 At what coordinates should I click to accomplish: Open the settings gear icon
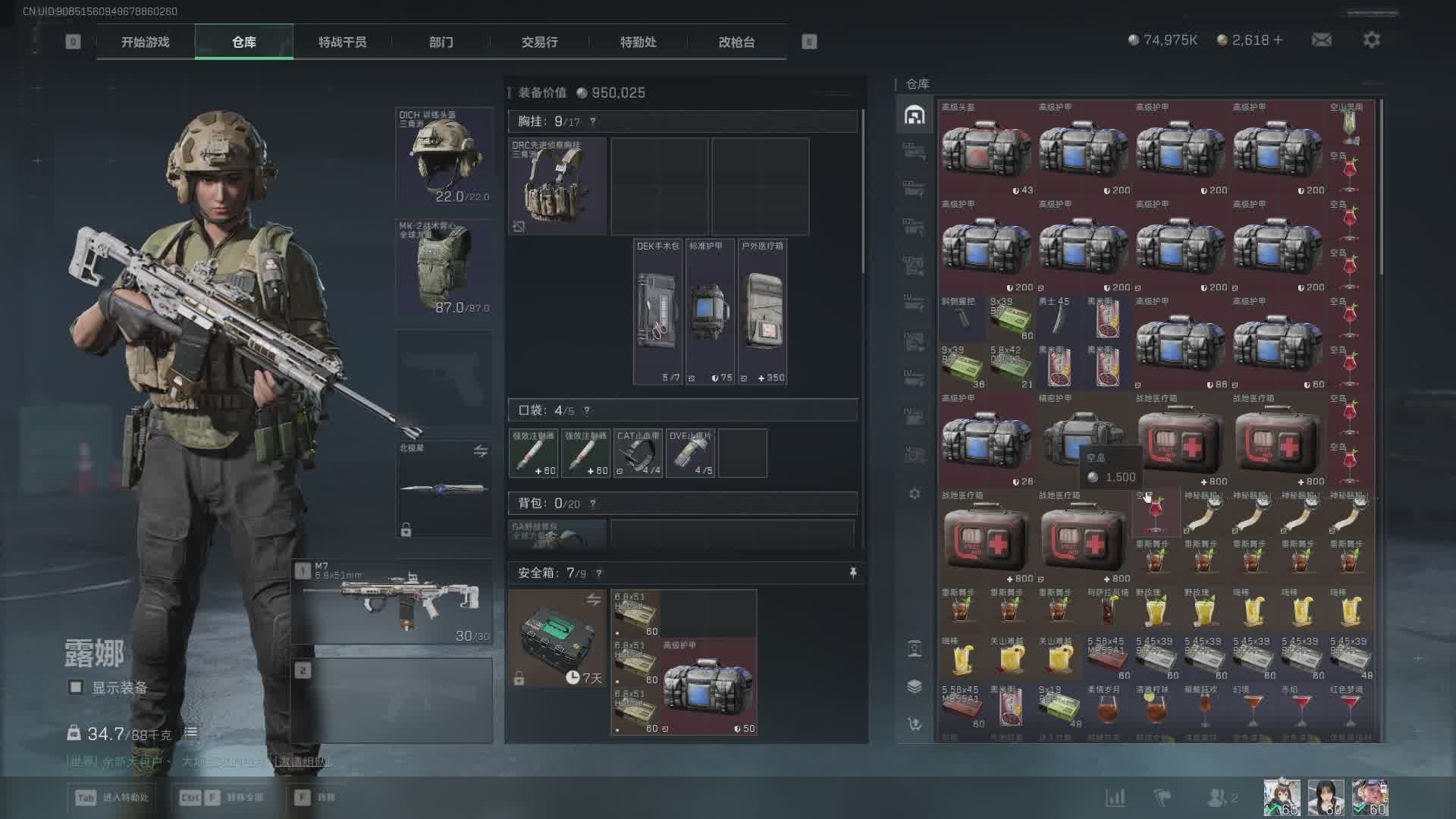tap(1371, 40)
